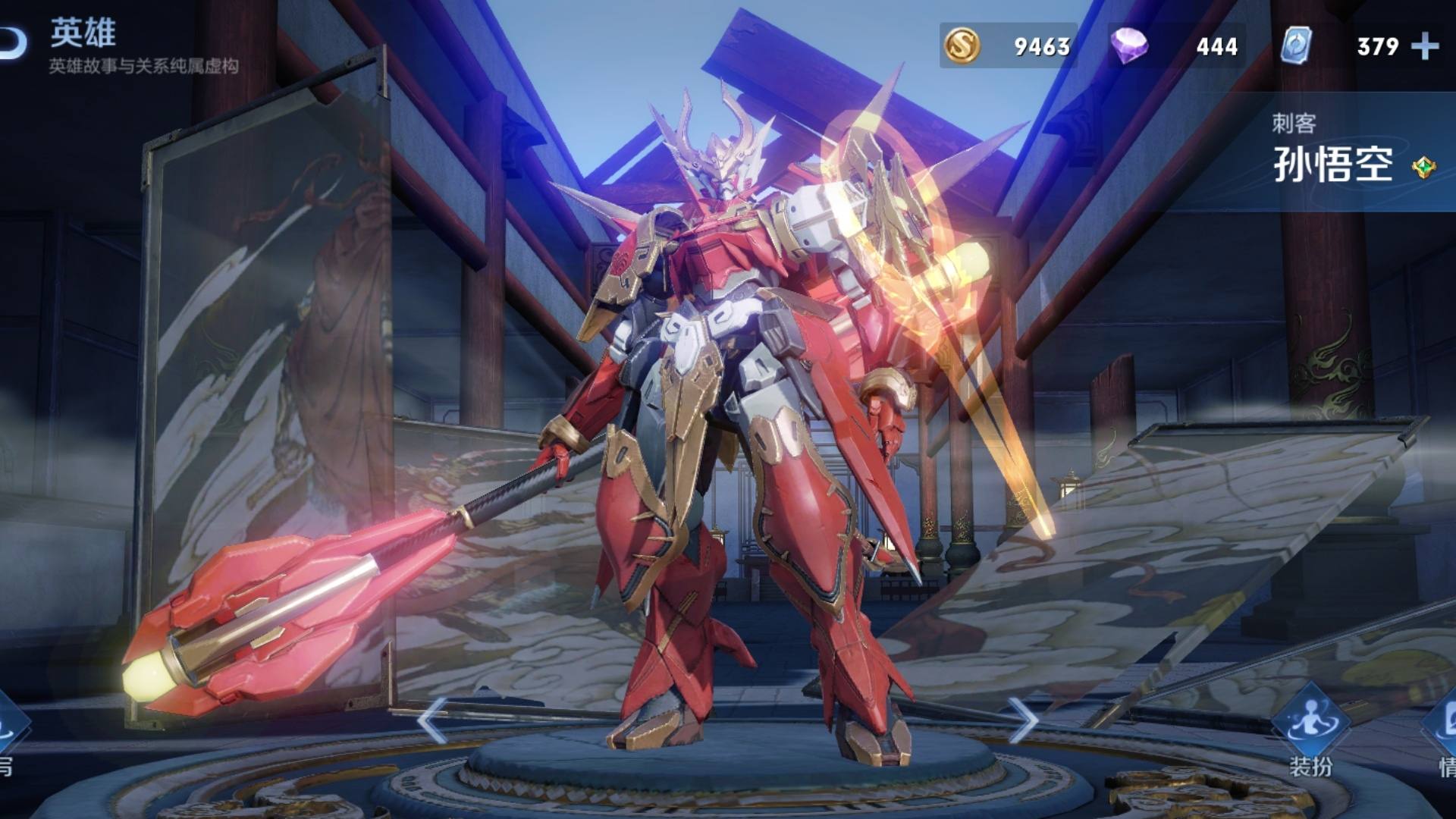
Task: Switch to the previous hero with left arrow
Action: click(x=432, y=720)
